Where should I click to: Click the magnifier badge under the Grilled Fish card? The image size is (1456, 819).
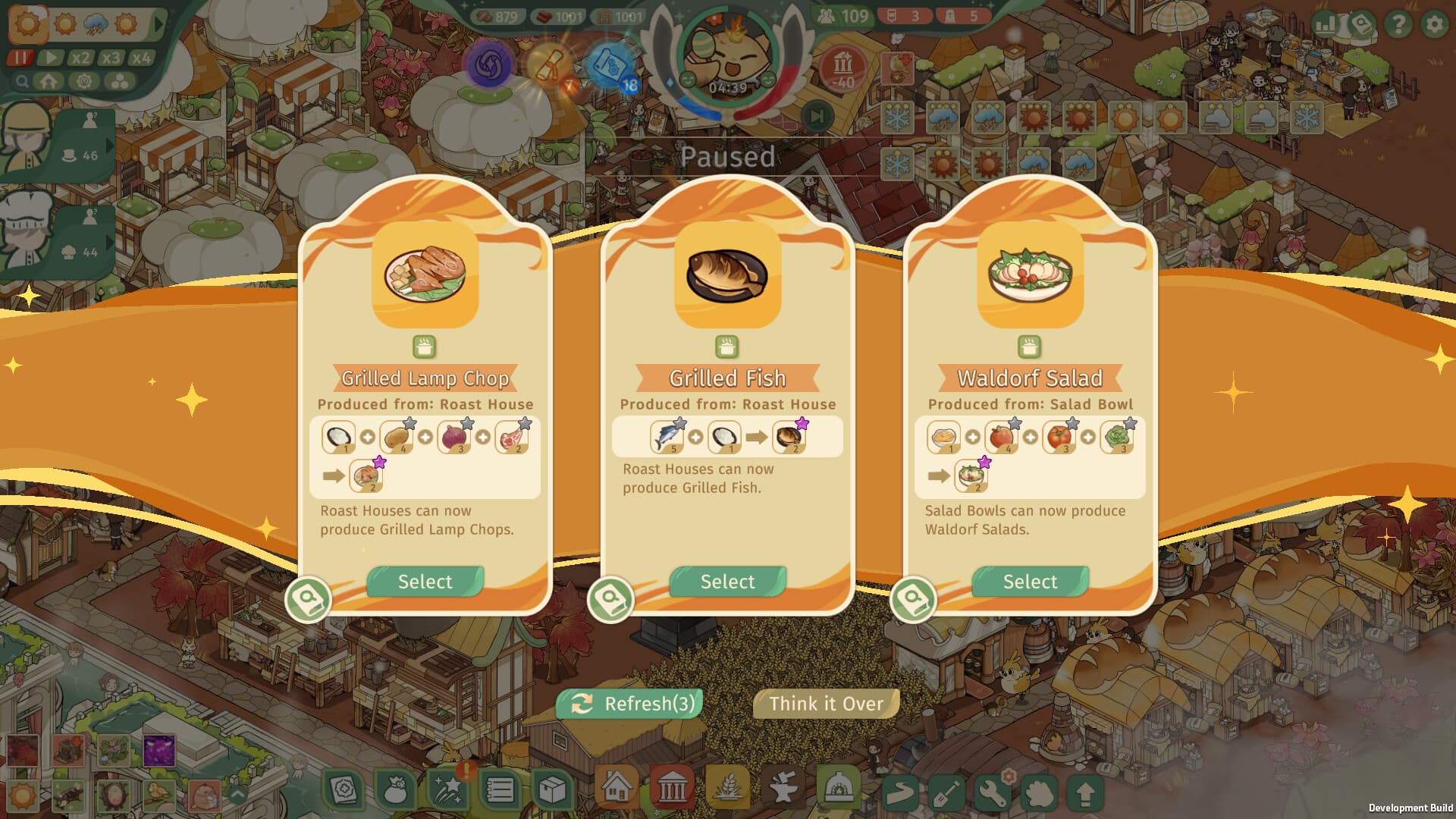click(610, 599)
